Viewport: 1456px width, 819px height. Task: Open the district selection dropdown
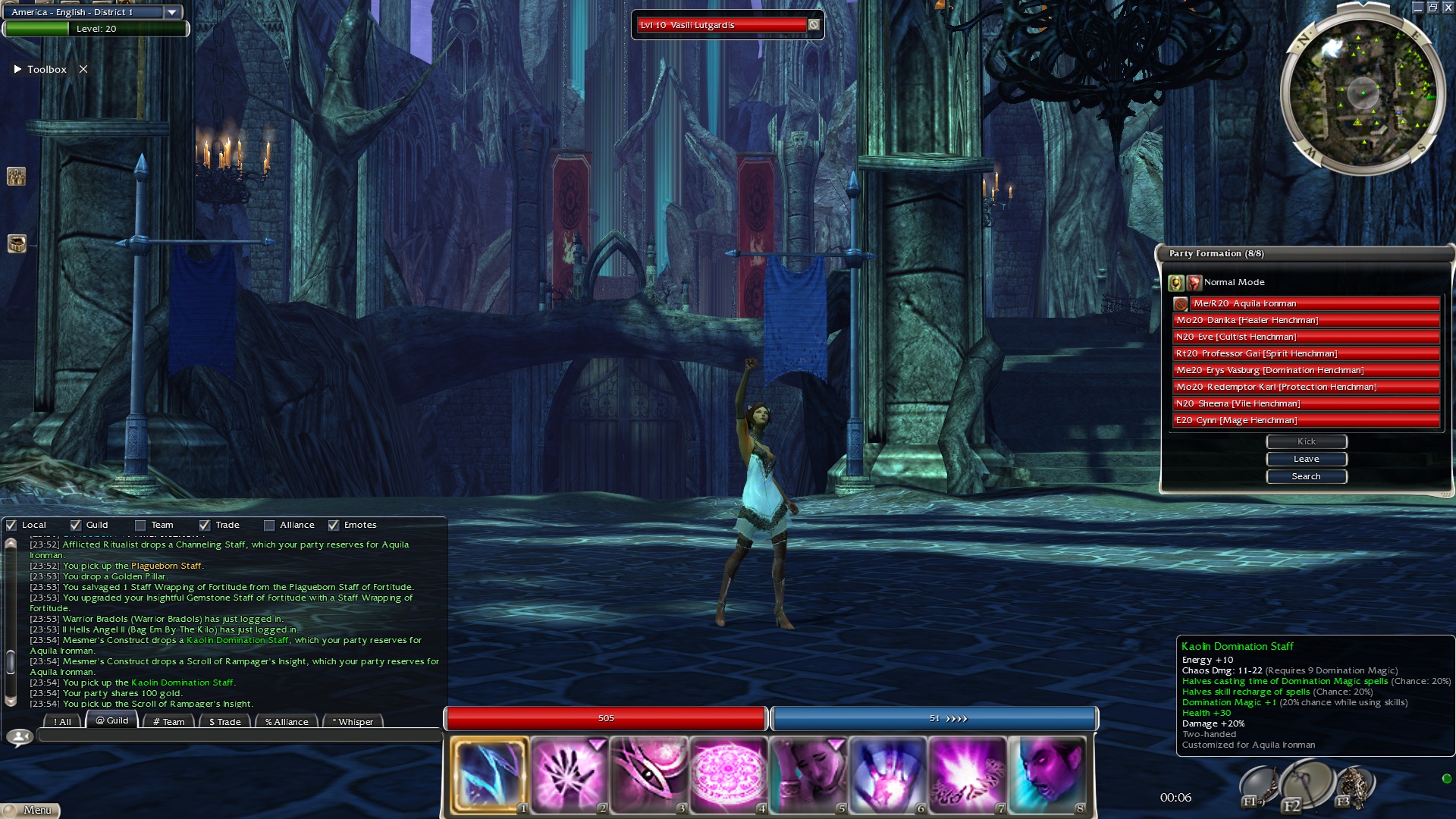(172, 12)
